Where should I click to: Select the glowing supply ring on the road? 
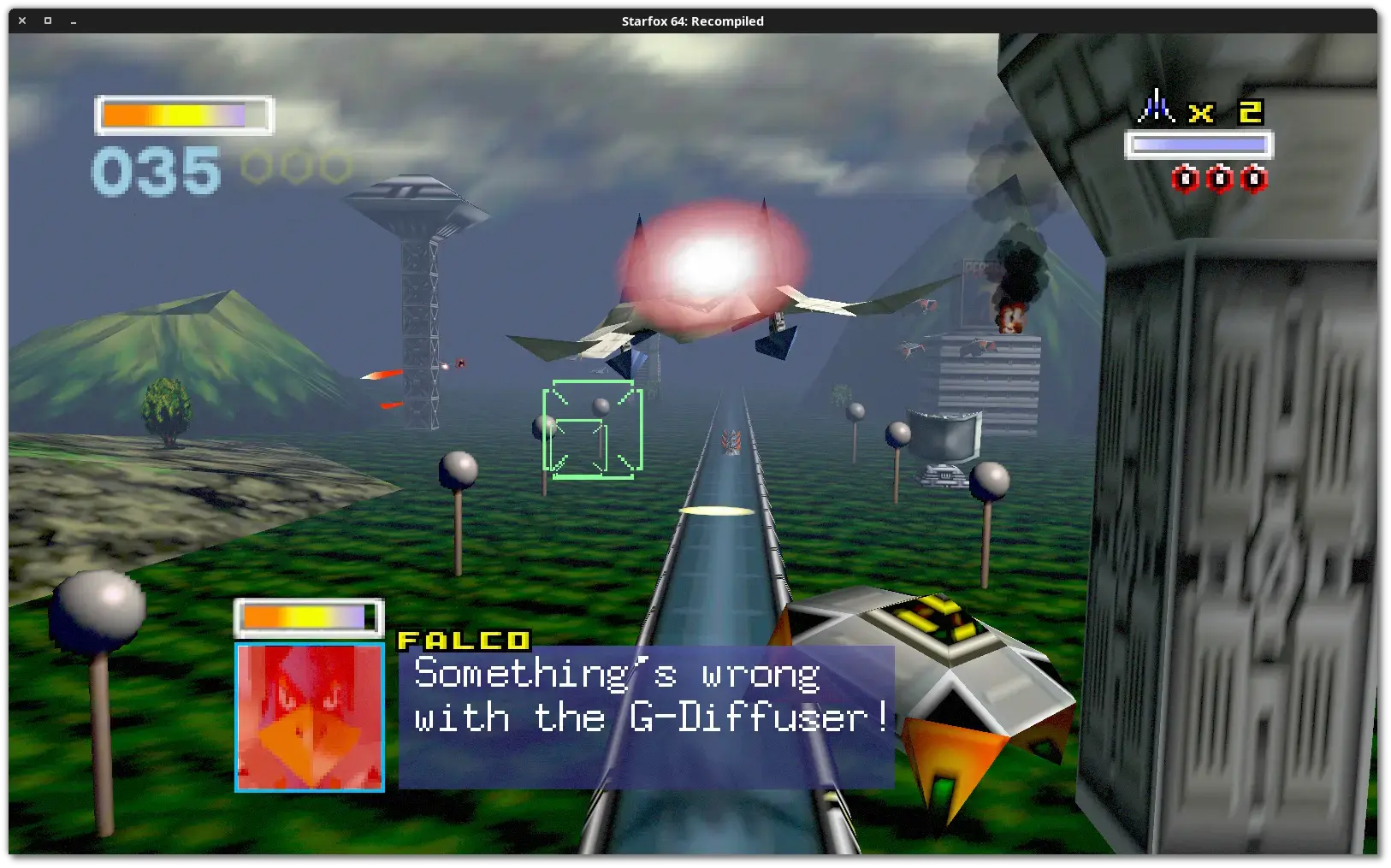tap(715, 511)
